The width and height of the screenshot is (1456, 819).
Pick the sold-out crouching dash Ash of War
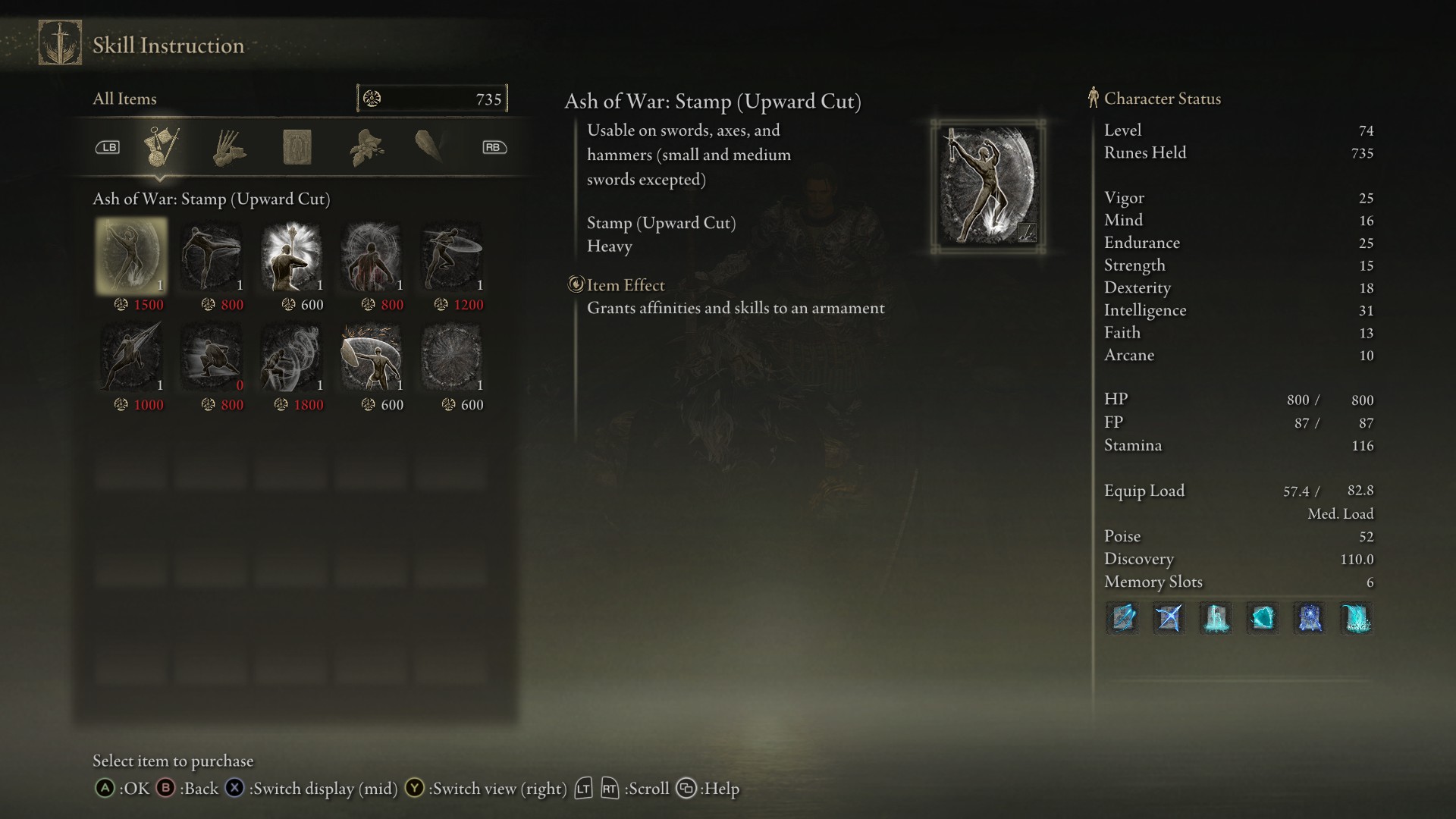pos(212,356)
